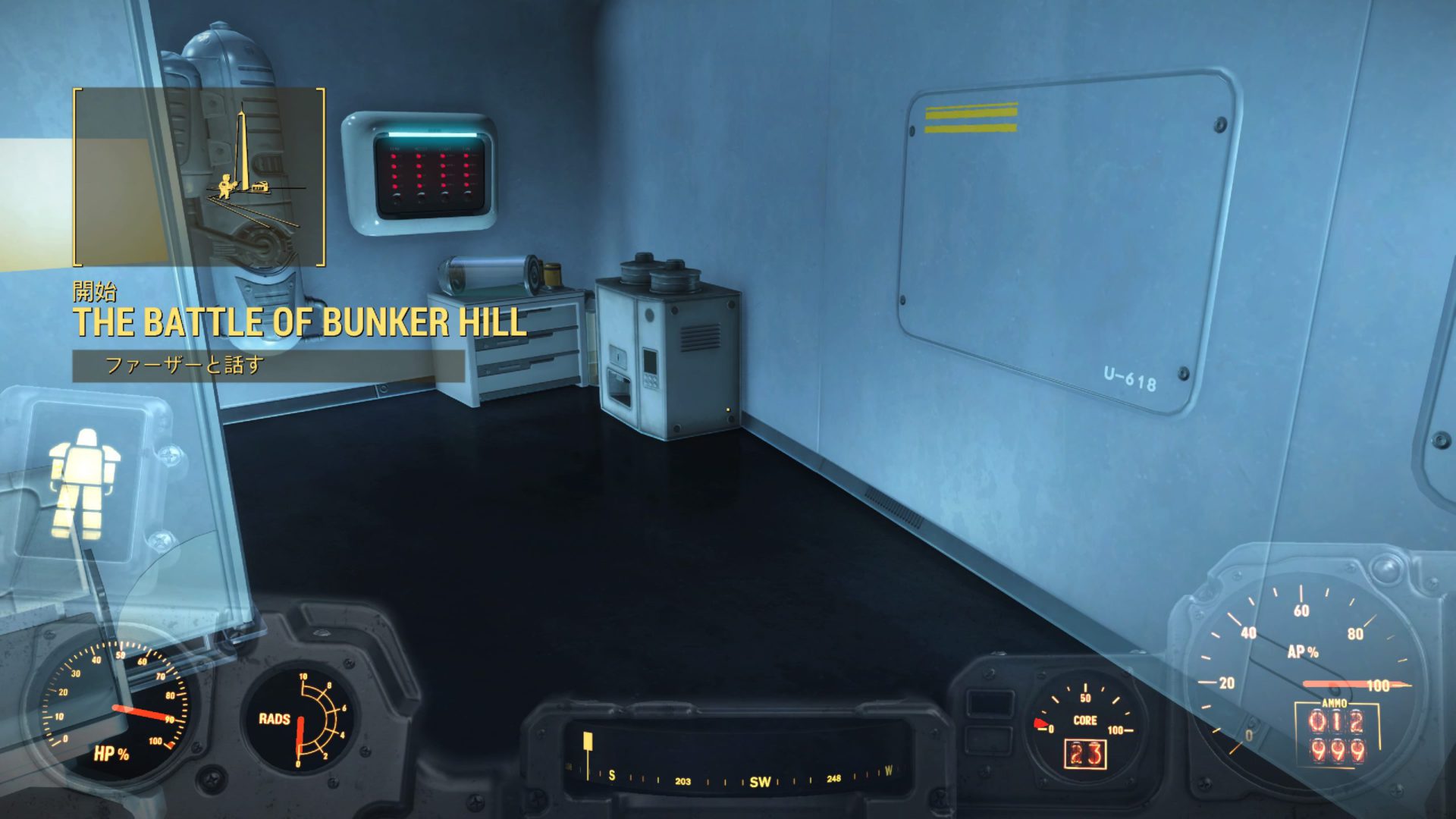Select the yellow quest marker on the compass
The height and width of the screenshot is (819, 1456).
pos(588,742)
